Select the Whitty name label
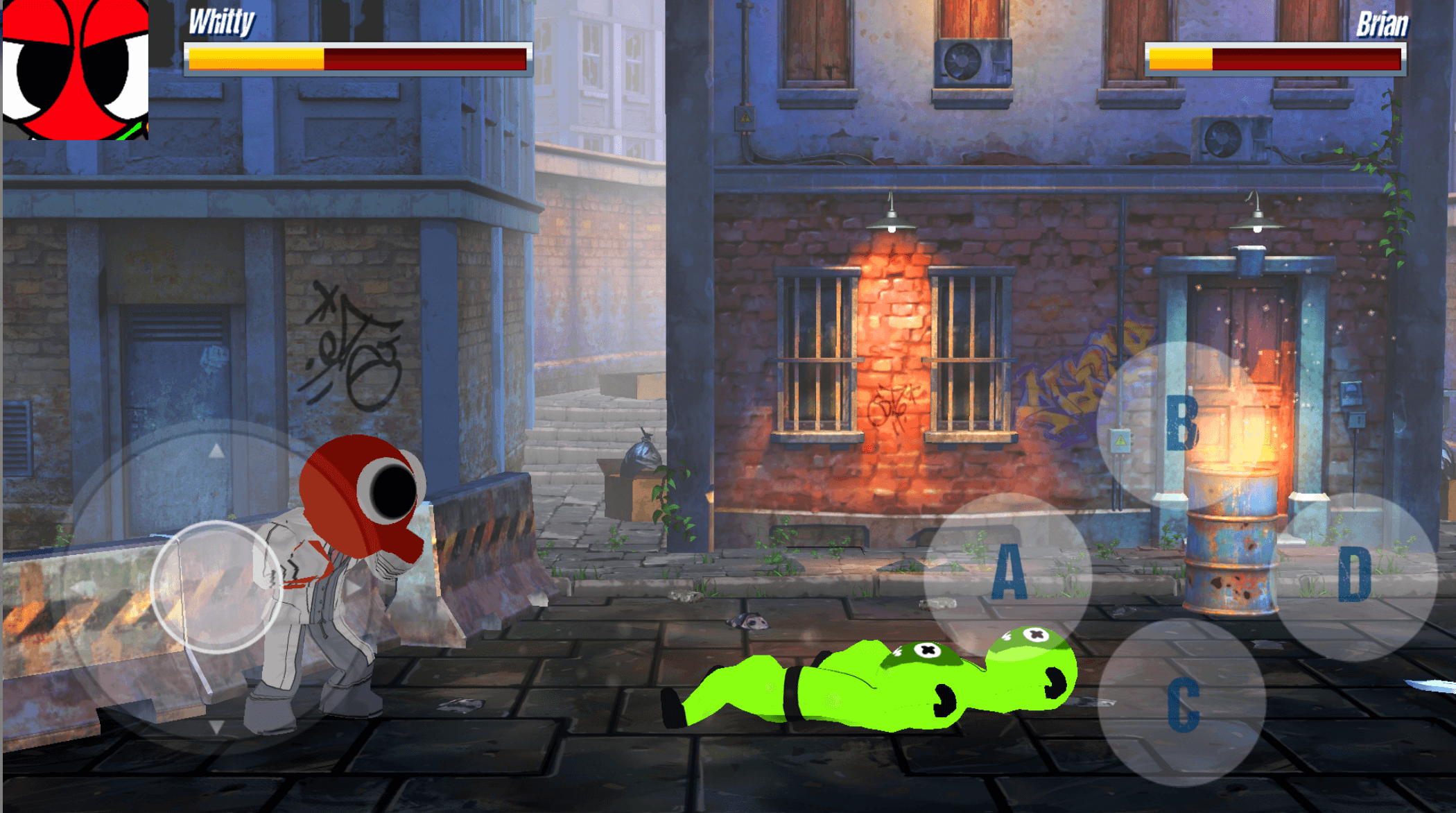 pyautogui.click(x=218, y=23)
